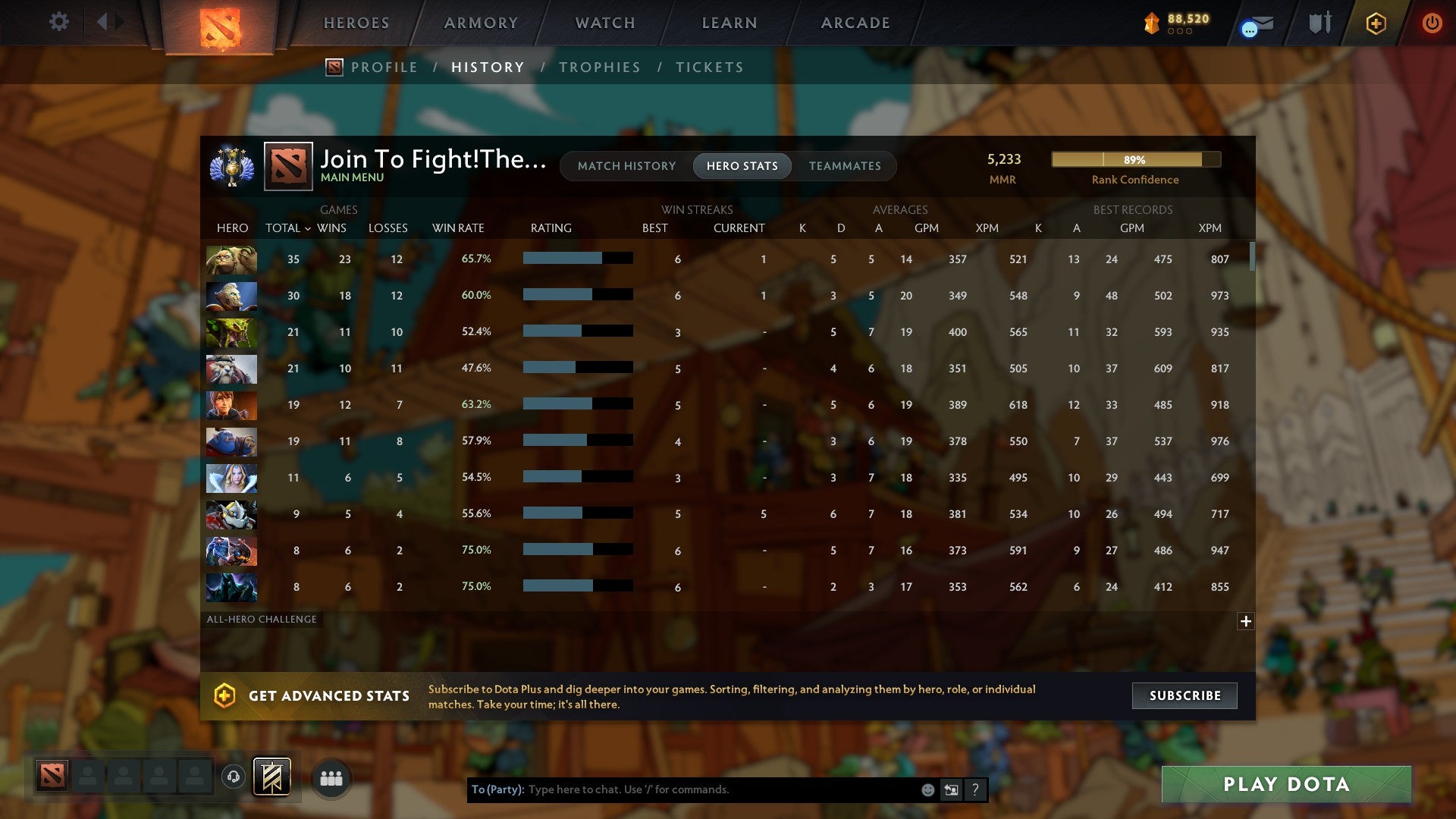The height and width of the screenshot is (819, 1456).
Task: Switch to the TROPHIES tab
Action: coord(599,67)
